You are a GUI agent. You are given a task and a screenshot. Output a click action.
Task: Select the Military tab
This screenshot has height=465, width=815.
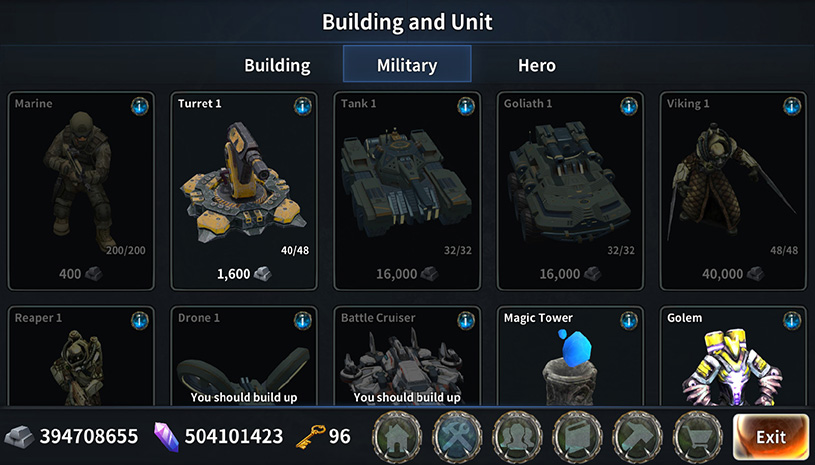click(407, 66)
